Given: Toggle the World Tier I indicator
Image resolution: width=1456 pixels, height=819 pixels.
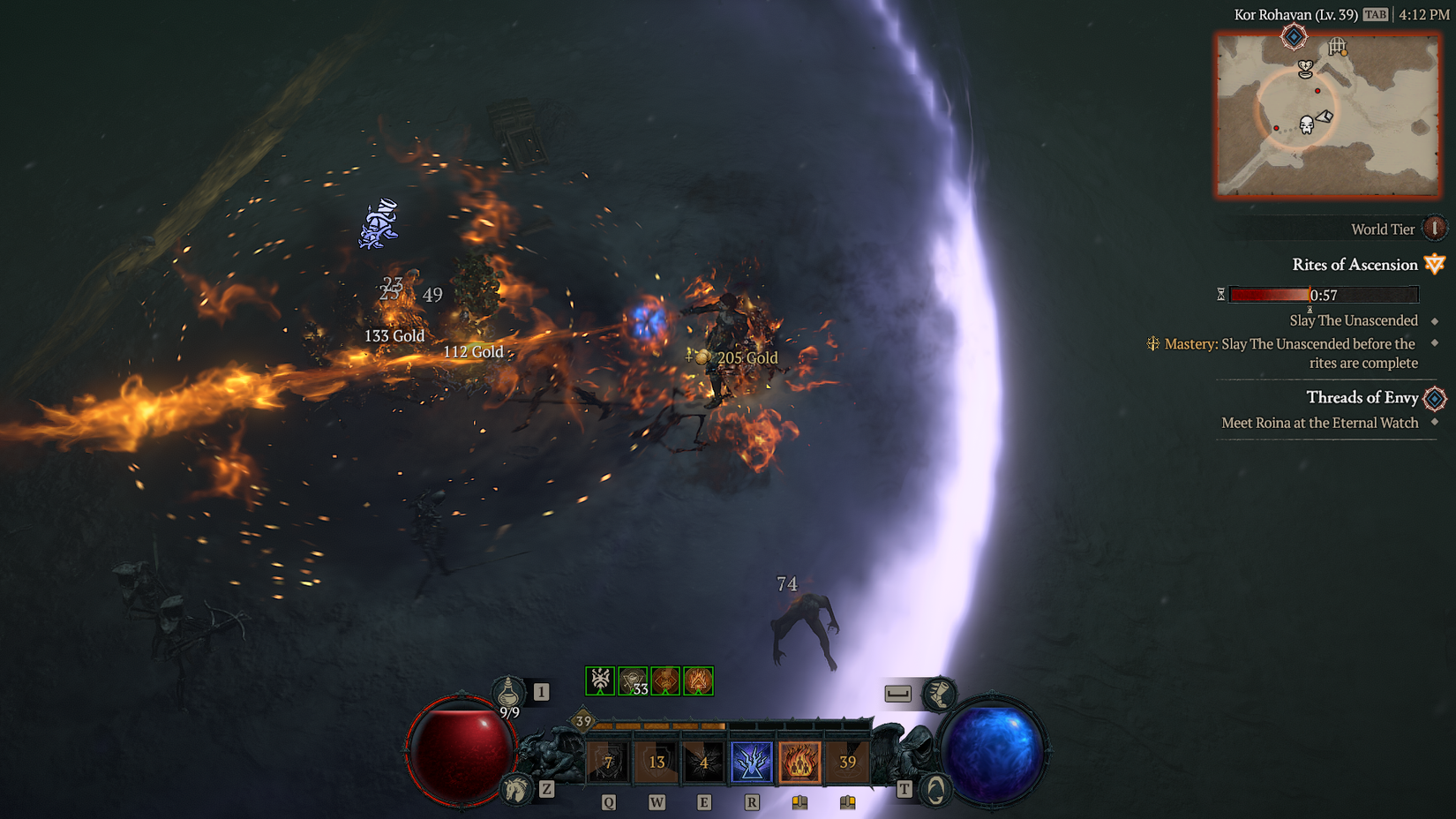Looking at the screenshot, I should (1436, 229).
